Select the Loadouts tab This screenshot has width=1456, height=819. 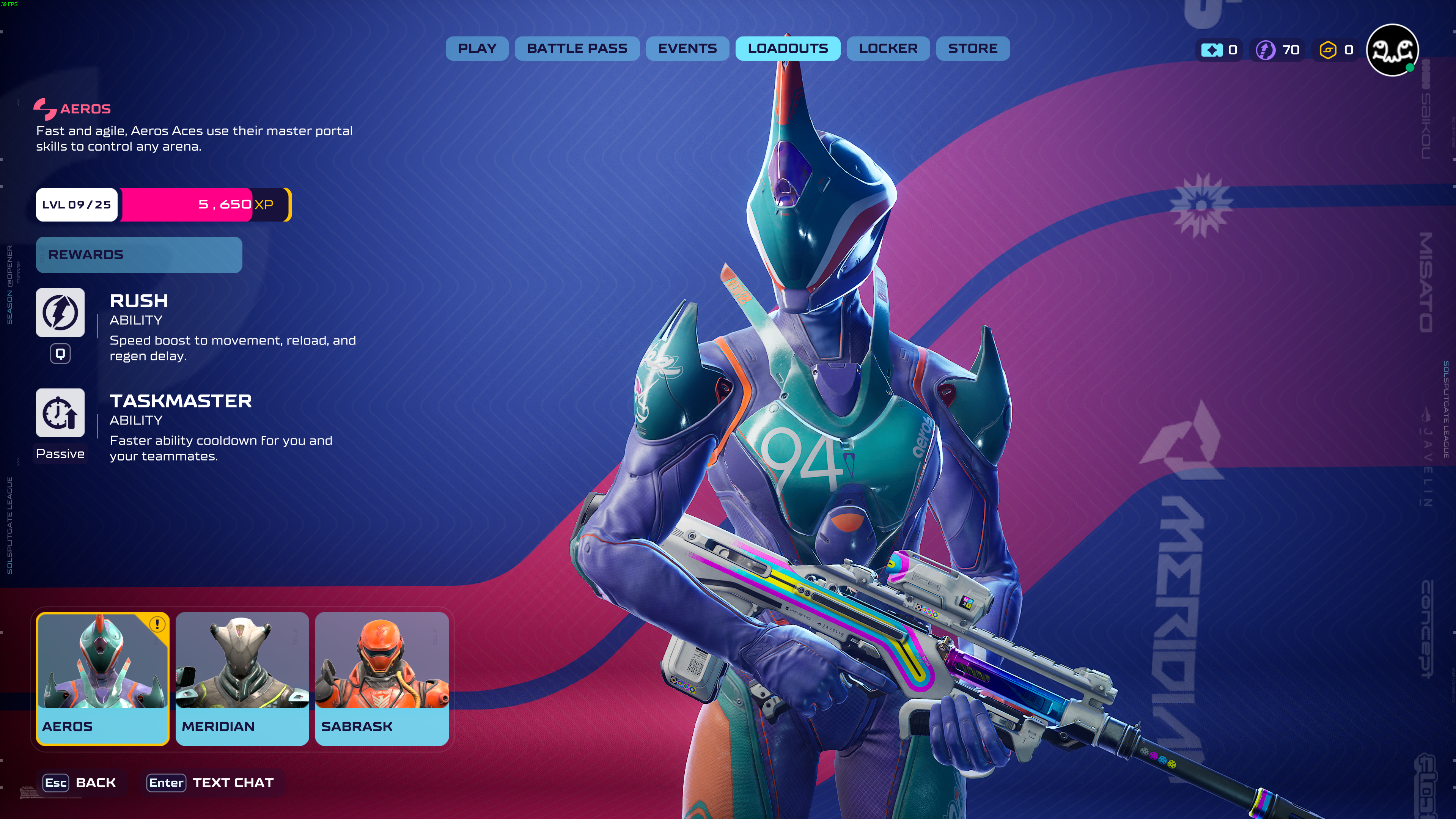point(787,49)
